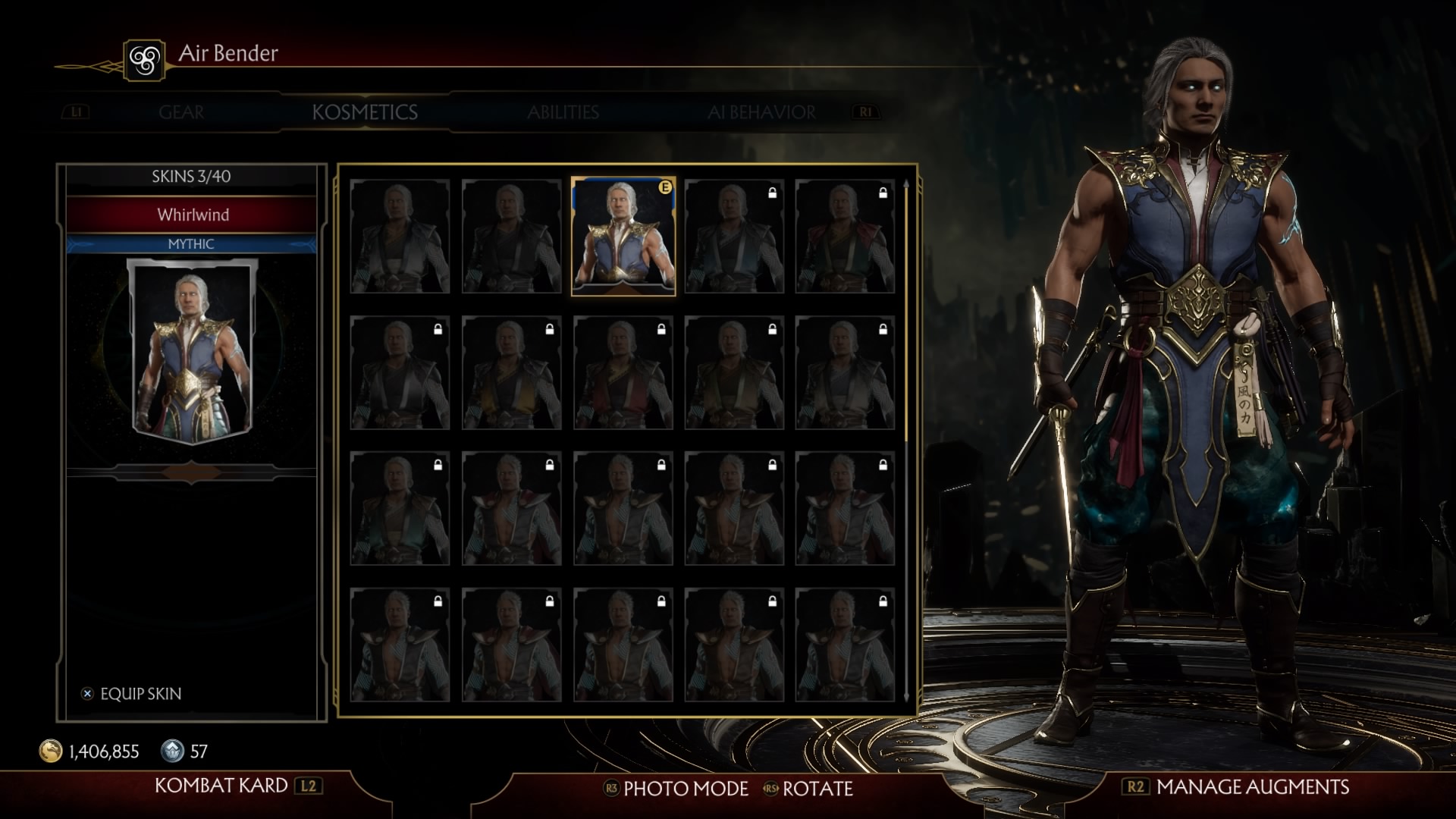Viewport: 1456px width, 819px height.
Task: Pick the locked red-vest skin thumbnail
Action: coord(623,373)
